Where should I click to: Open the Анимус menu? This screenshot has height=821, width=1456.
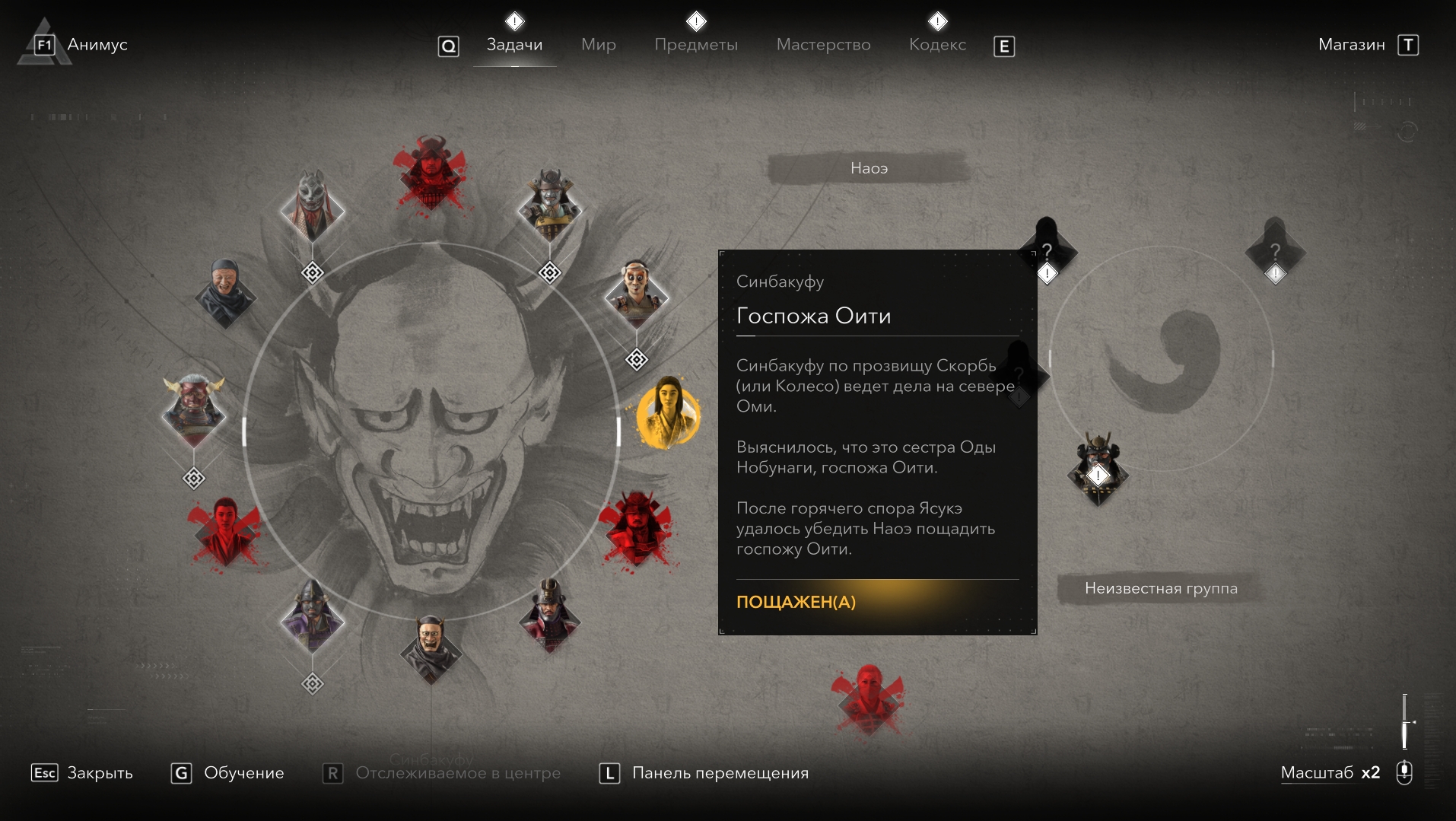point(97,45)
